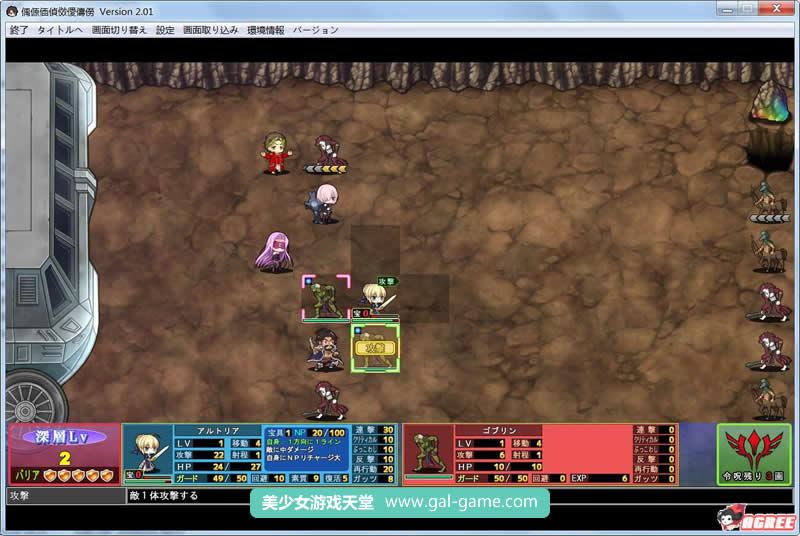Select the 画面取り込み menu entry

pyautogui.click(x=210, y=30)
